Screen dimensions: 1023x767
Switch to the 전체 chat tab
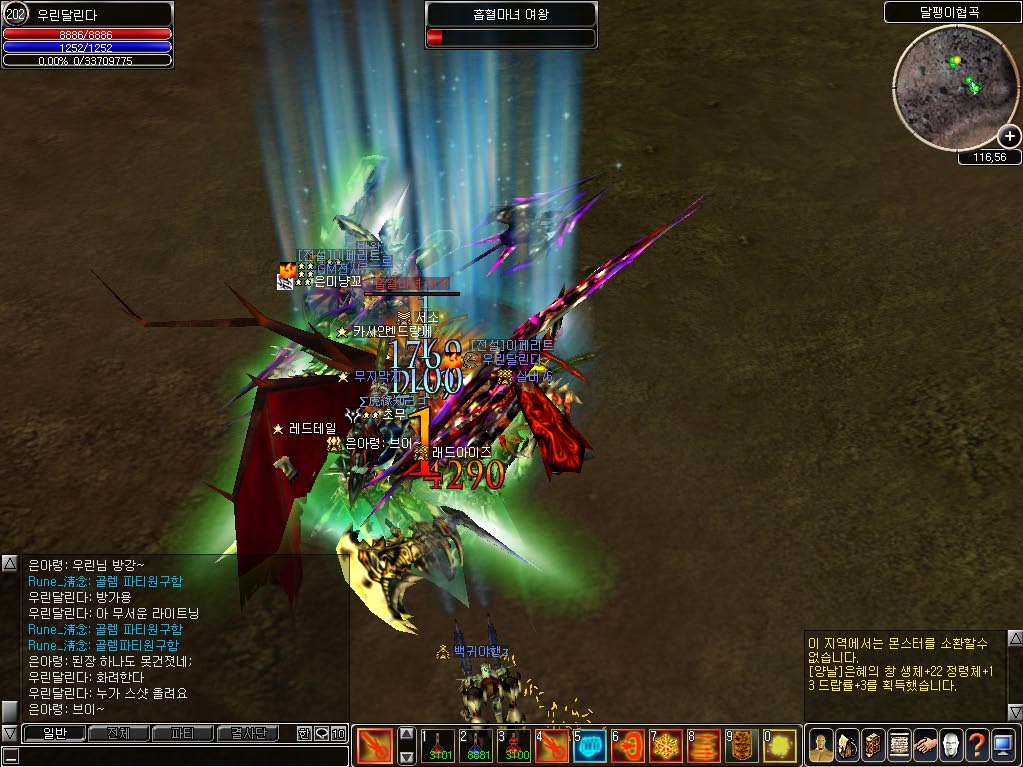click(x=119, y=734)
